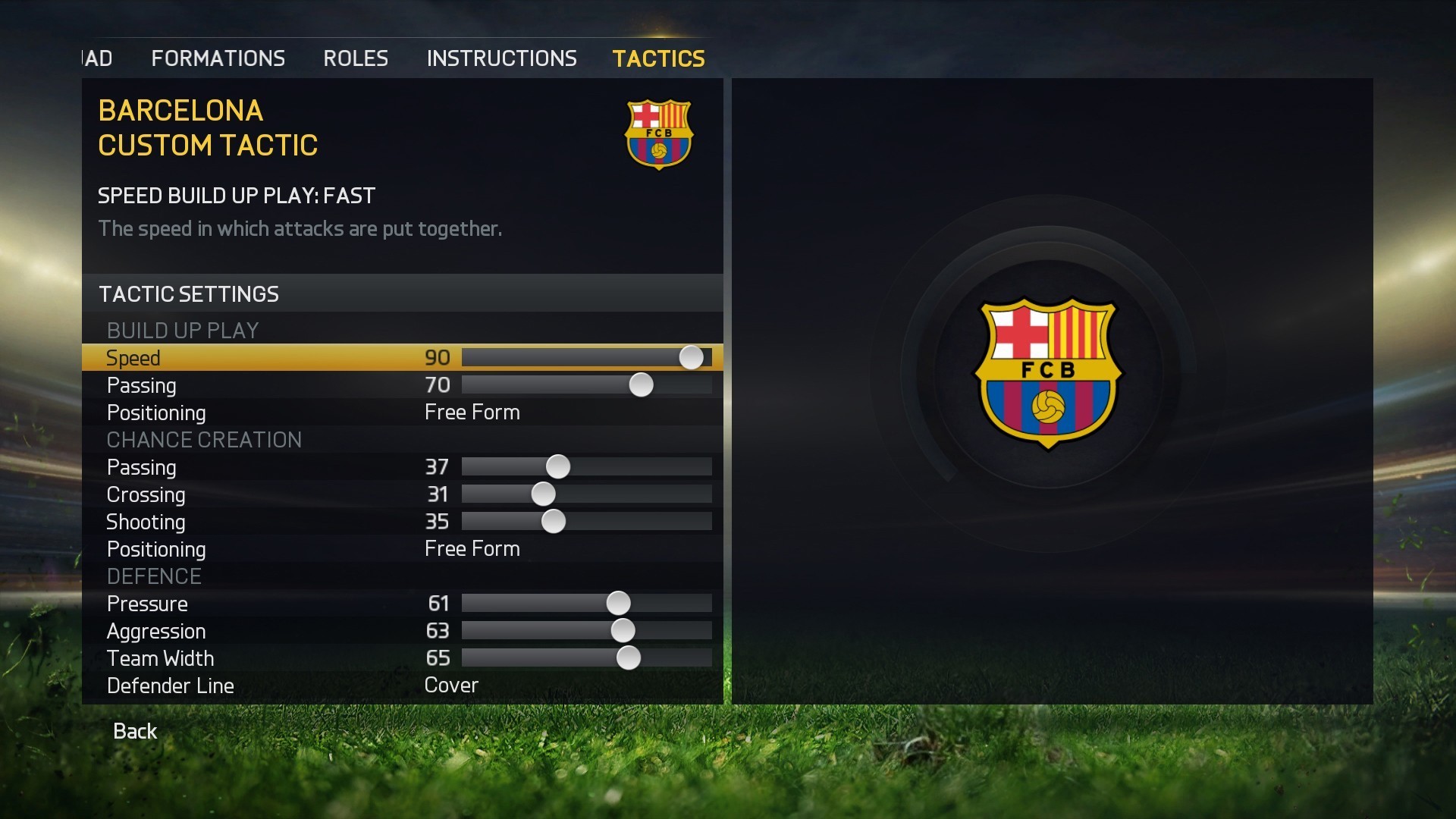This screenshot has height=819, width=1456.
Task: Switch Defender Line from Cover
Action: [450, 685]
